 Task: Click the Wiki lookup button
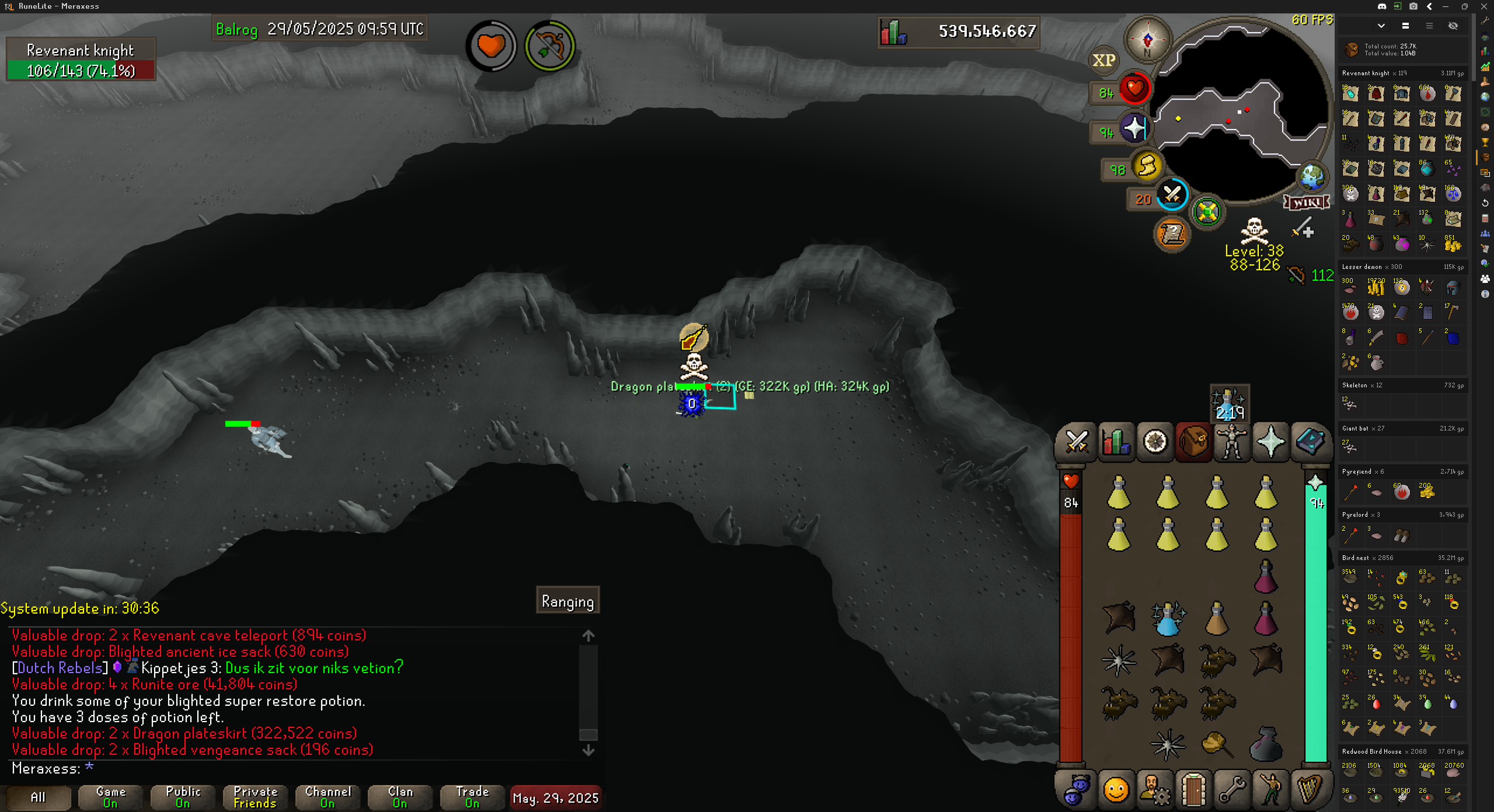point(1307,202)
